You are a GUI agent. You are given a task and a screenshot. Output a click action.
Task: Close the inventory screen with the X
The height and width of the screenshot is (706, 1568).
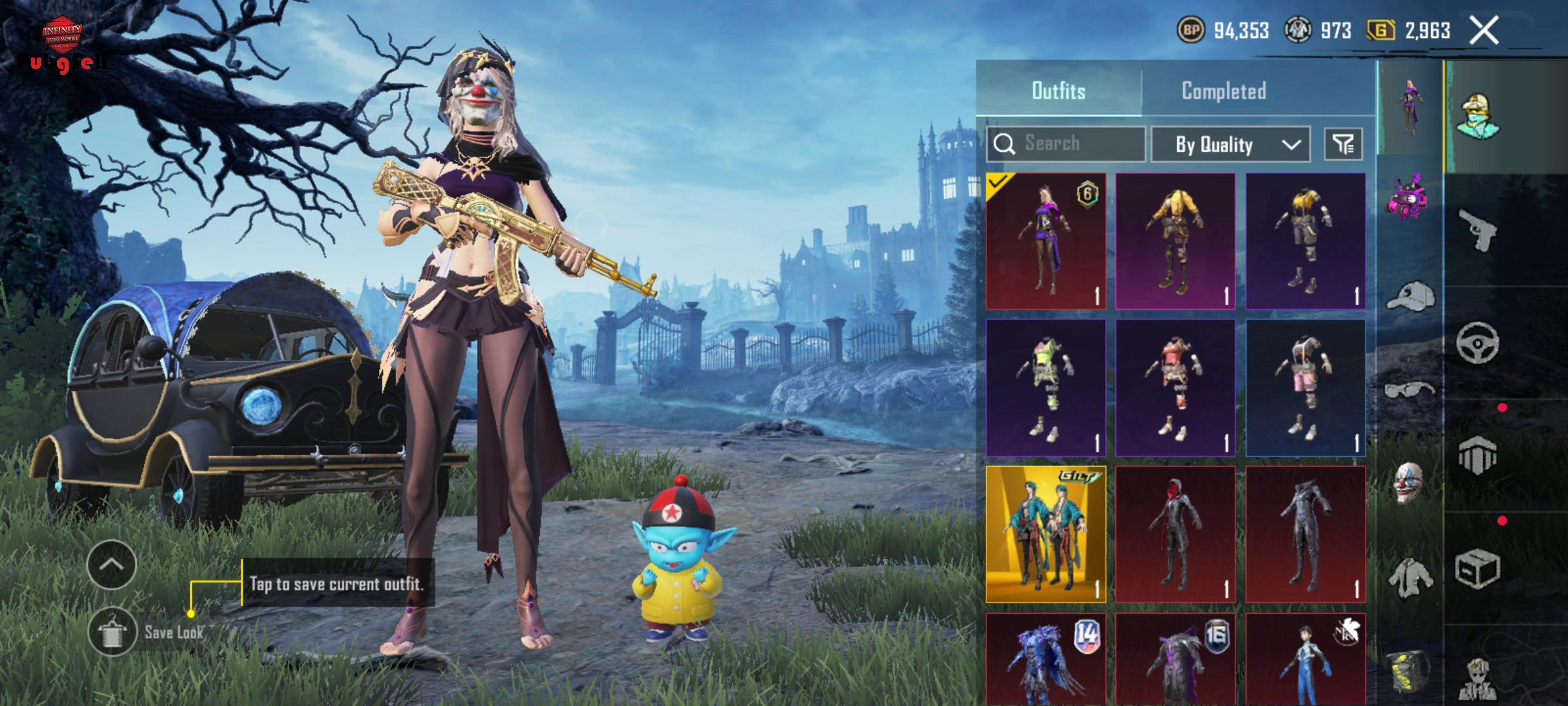(1484, 31)
